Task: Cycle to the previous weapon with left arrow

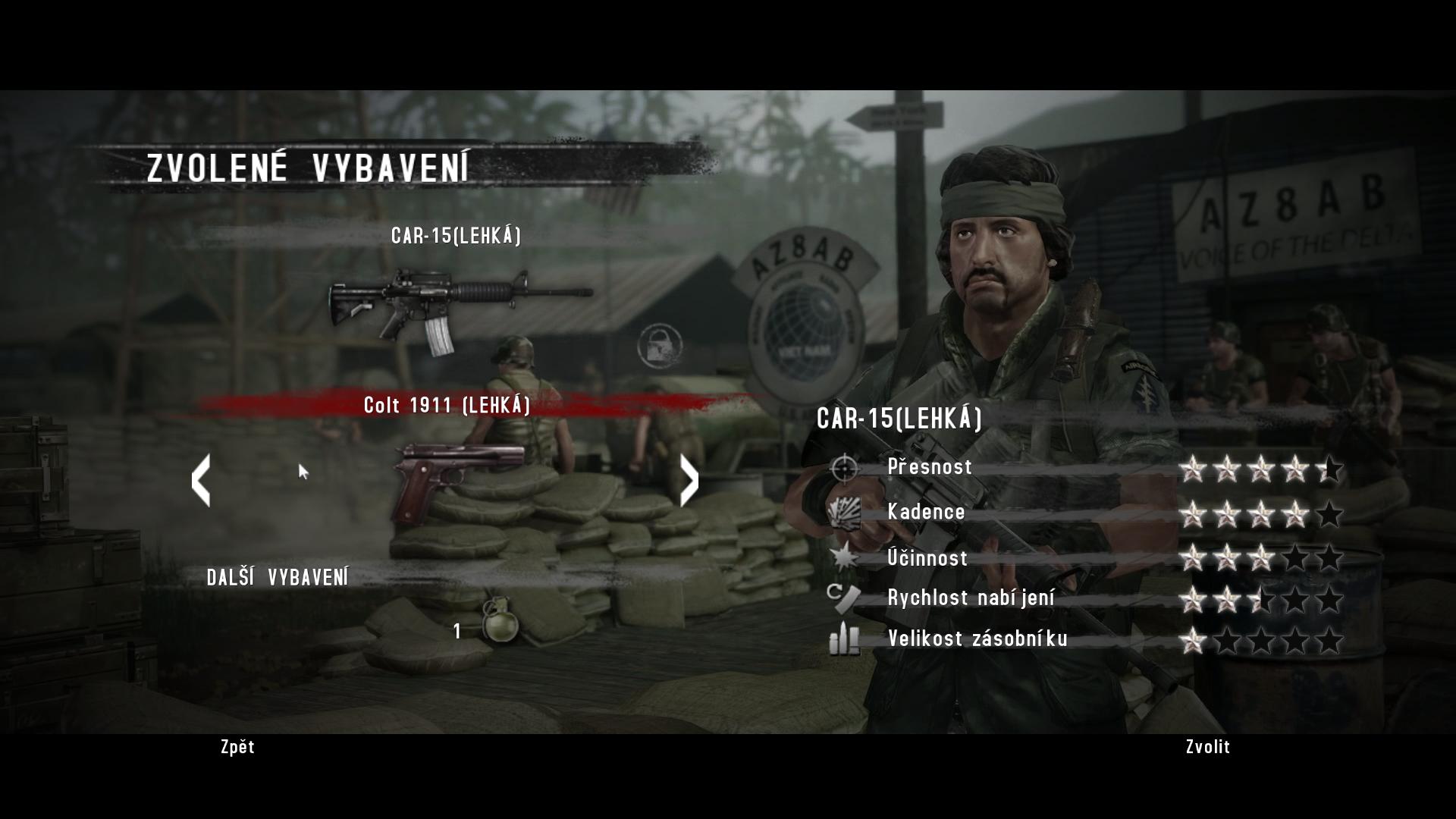Action: coord(201,480)
